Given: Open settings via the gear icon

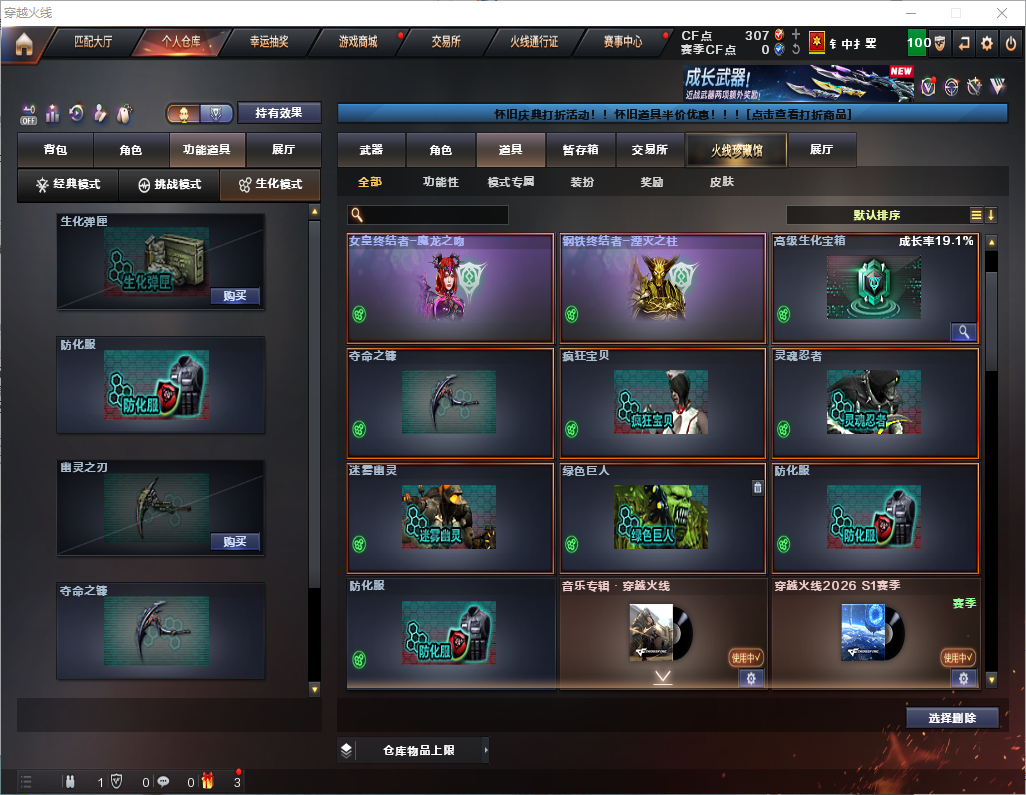Looking at the screenshot, I should [x=987, y=43].
